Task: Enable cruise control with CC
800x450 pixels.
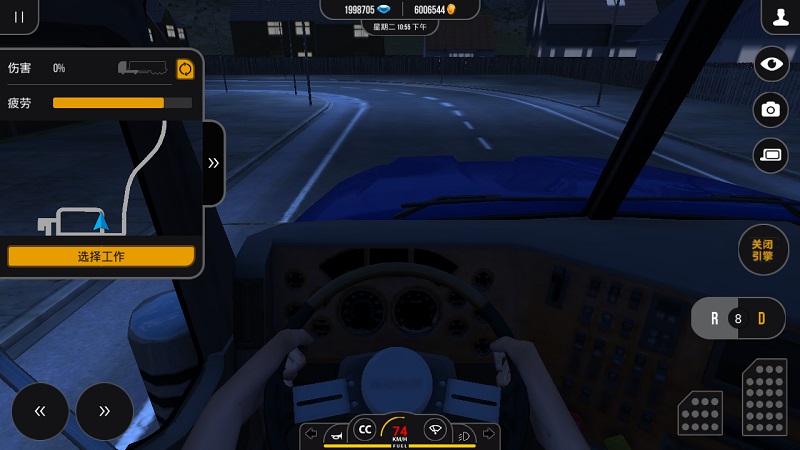Action: click(365, 430)
